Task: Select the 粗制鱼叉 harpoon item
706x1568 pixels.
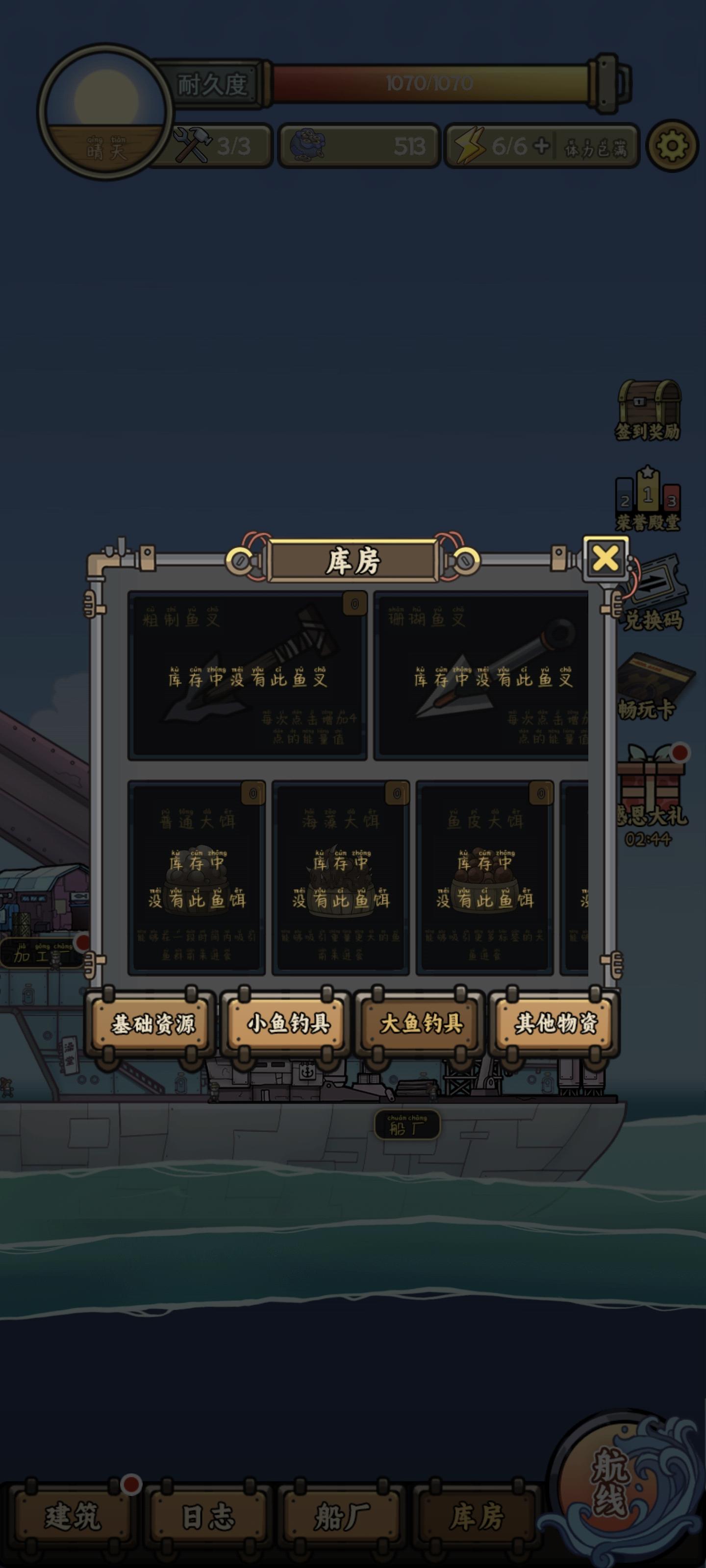Action: point(247,676)
